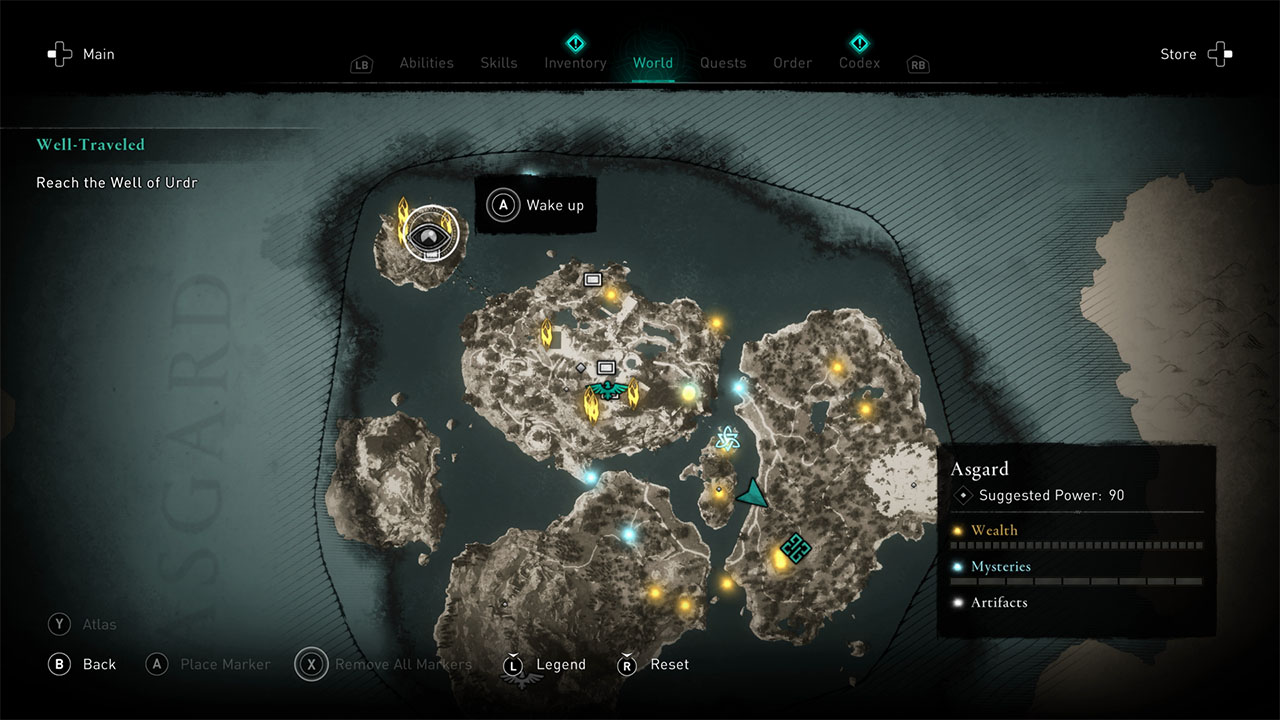The height and width of the screenshot is (720, 1280).
Task: Click the Back option
Action: pyautogui.click(x=83, y=664)
